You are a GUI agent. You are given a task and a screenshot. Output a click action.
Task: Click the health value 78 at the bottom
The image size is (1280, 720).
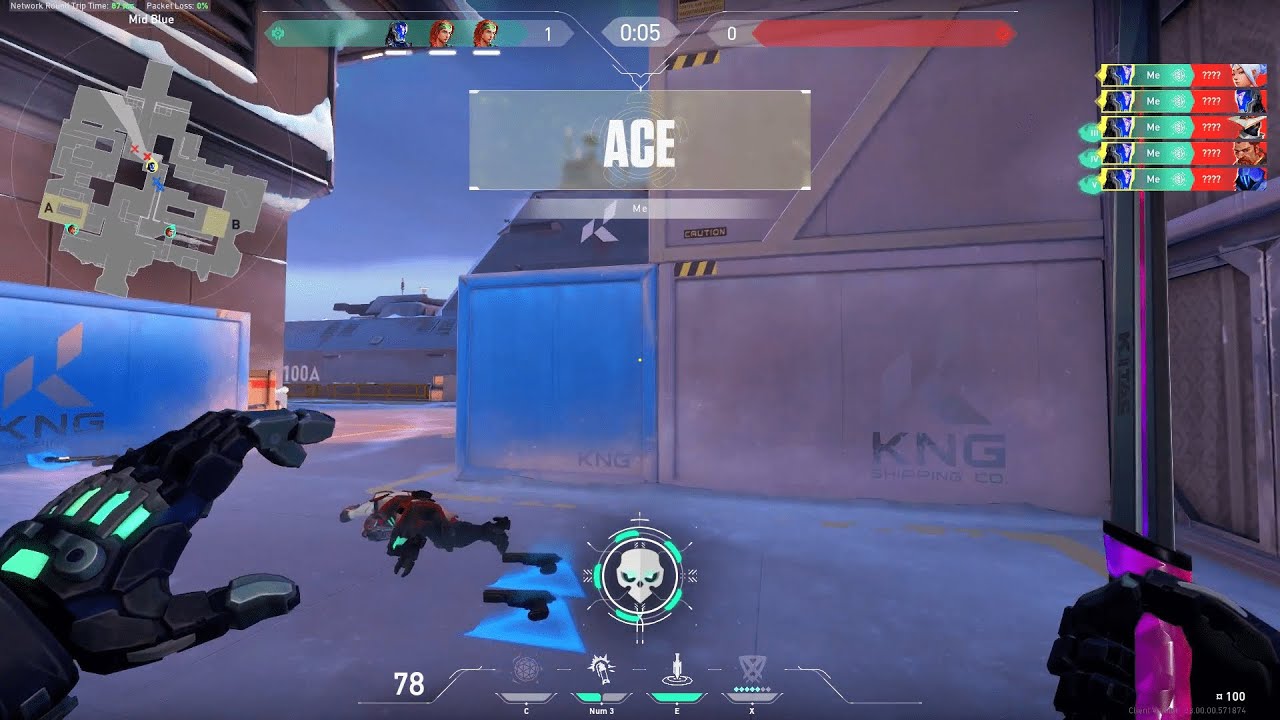[x=408, y=686]
